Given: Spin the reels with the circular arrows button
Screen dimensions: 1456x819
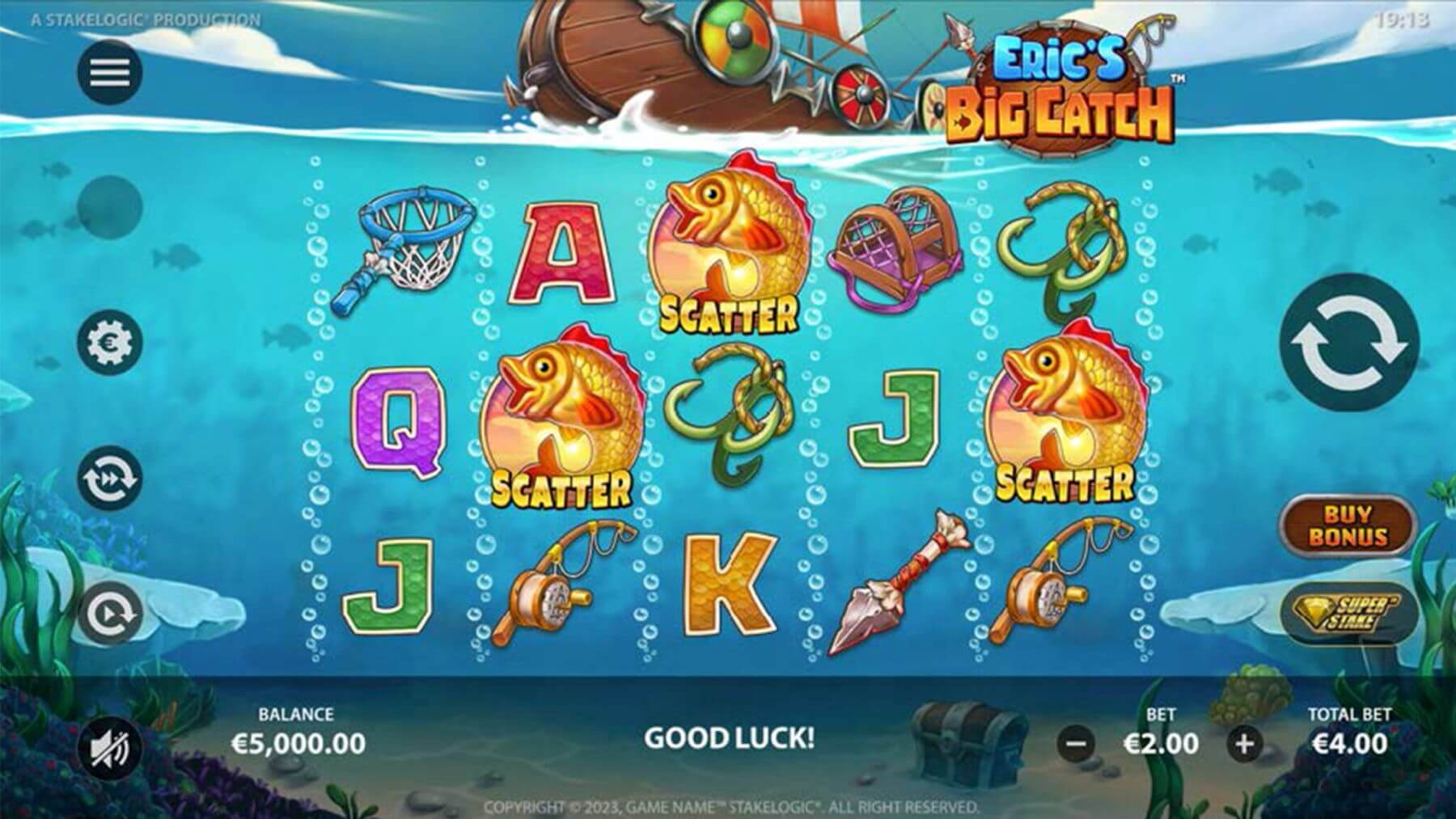Looking at the screenshot, I should point(1348,342).
